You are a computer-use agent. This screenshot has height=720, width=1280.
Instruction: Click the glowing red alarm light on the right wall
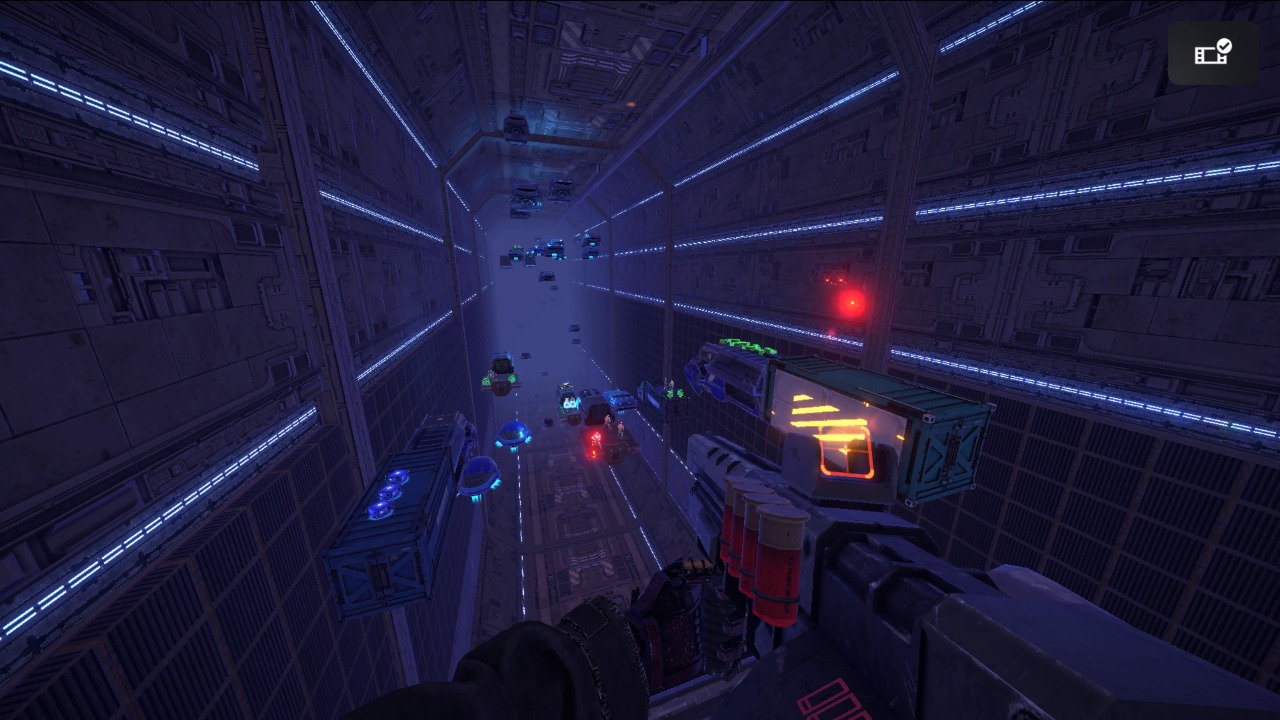(853, 302)
